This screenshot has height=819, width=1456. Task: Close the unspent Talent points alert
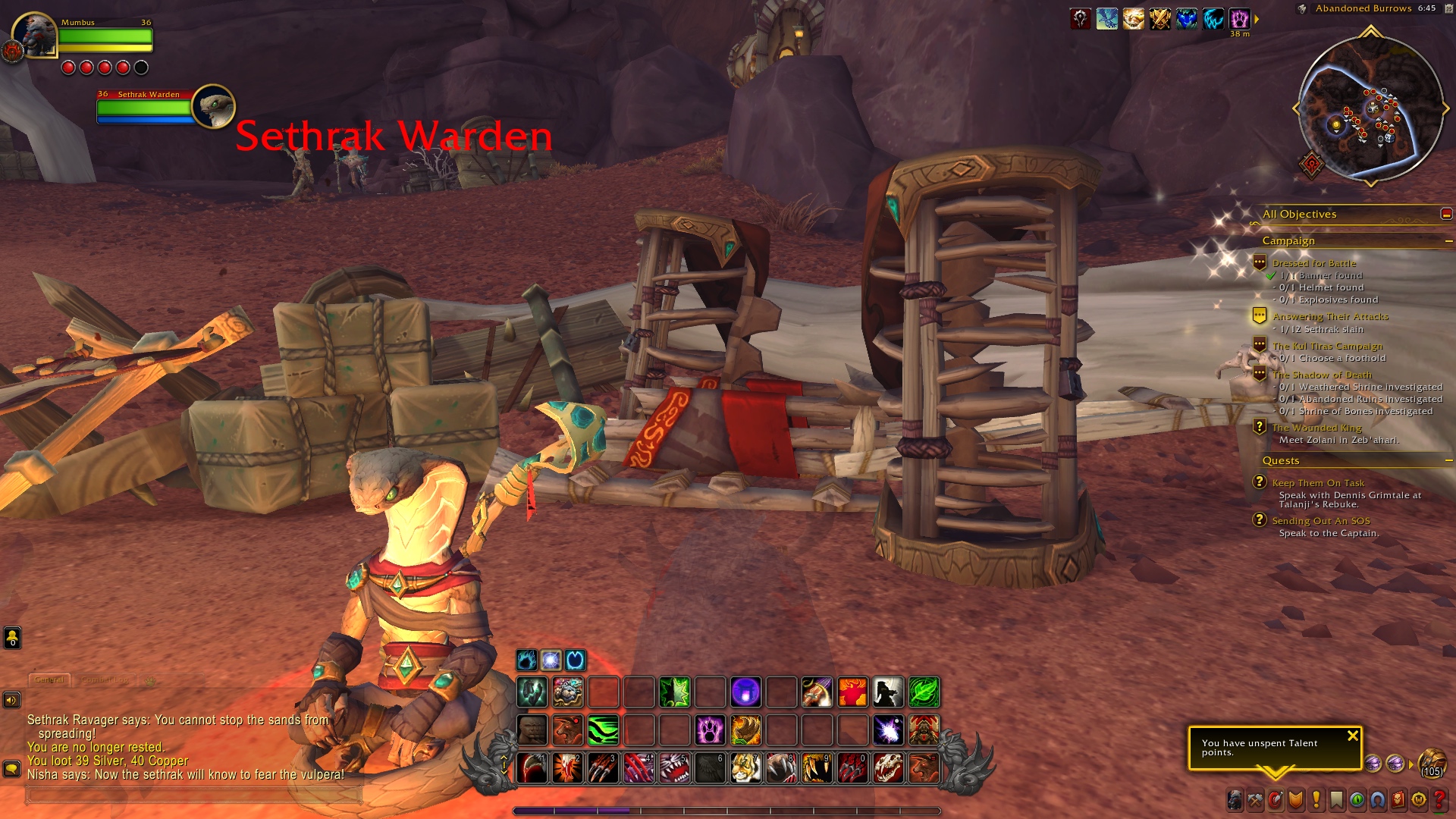1352,736
